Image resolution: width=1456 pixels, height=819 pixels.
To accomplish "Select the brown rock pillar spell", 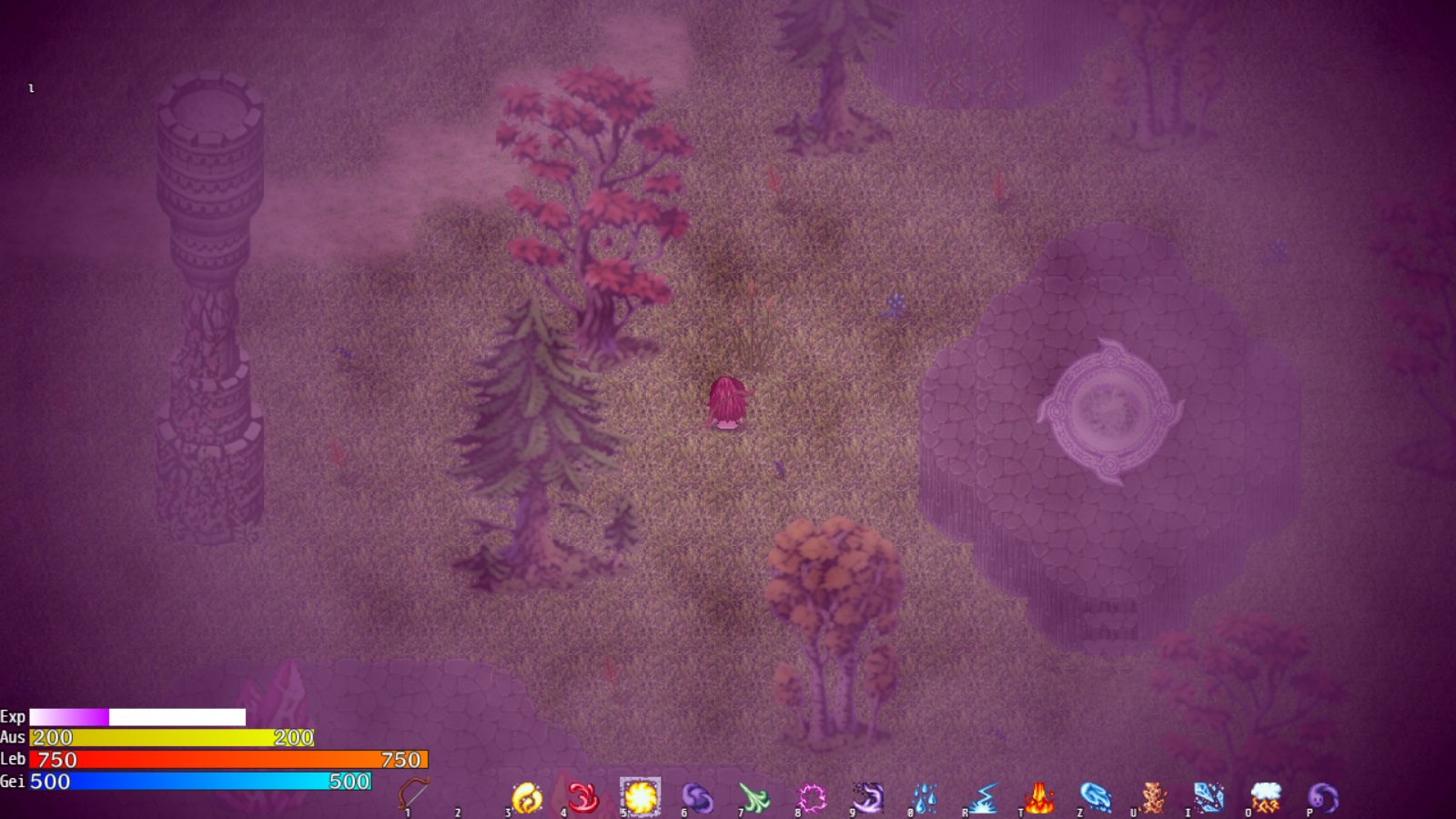I will [1153, 798].
